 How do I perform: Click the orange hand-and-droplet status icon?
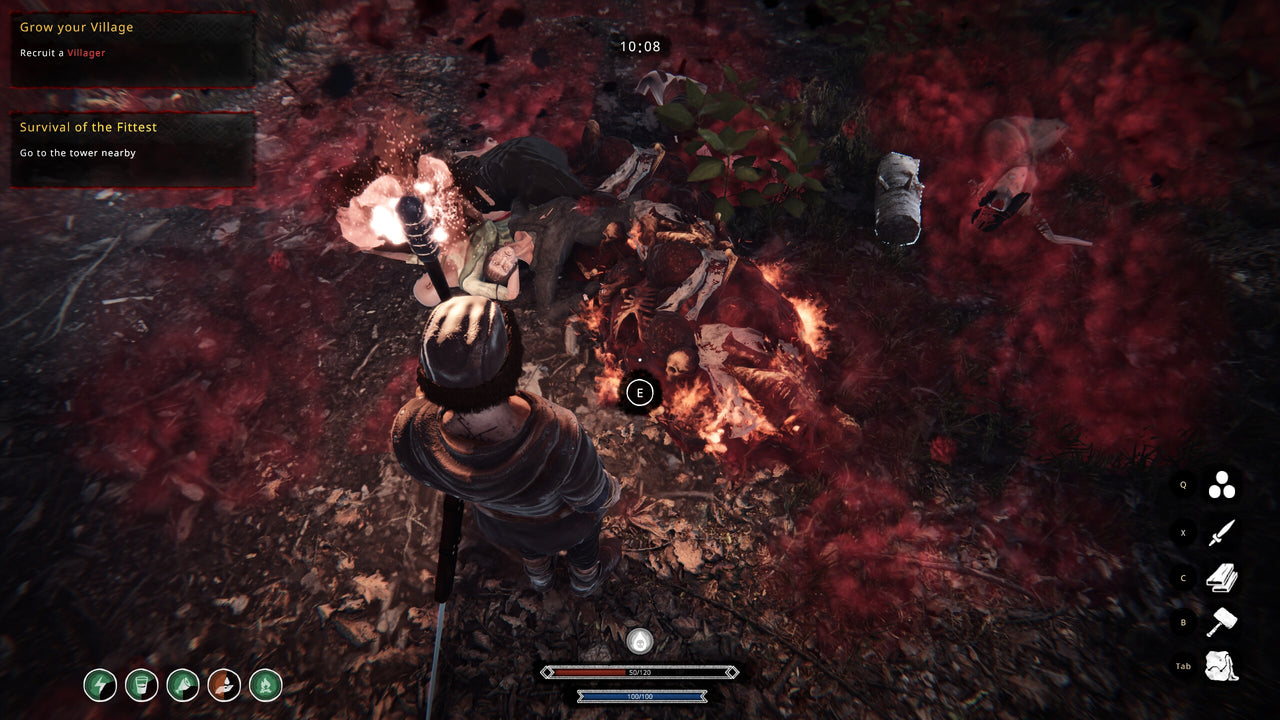tap(224, 685)
